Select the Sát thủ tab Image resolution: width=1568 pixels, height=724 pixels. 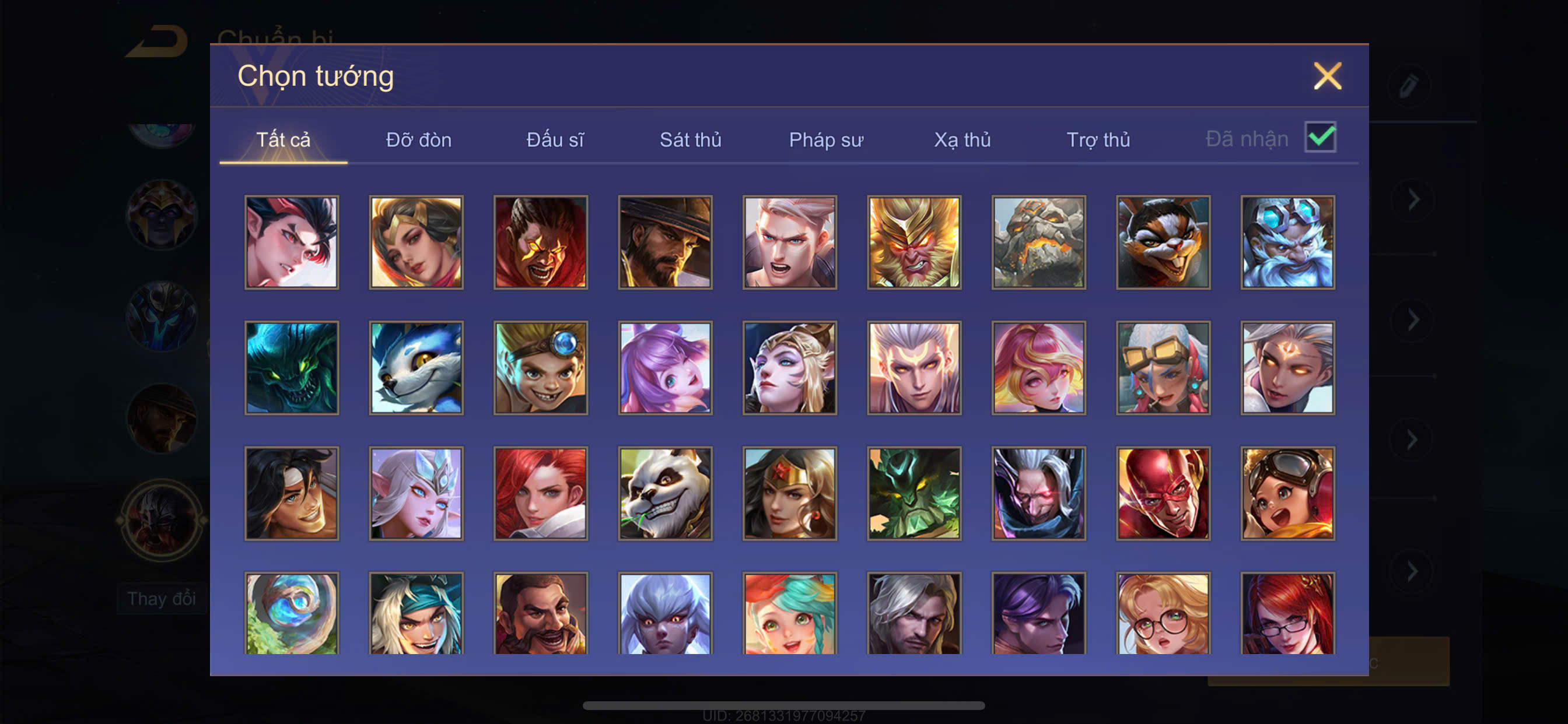(x=690, y=140)
